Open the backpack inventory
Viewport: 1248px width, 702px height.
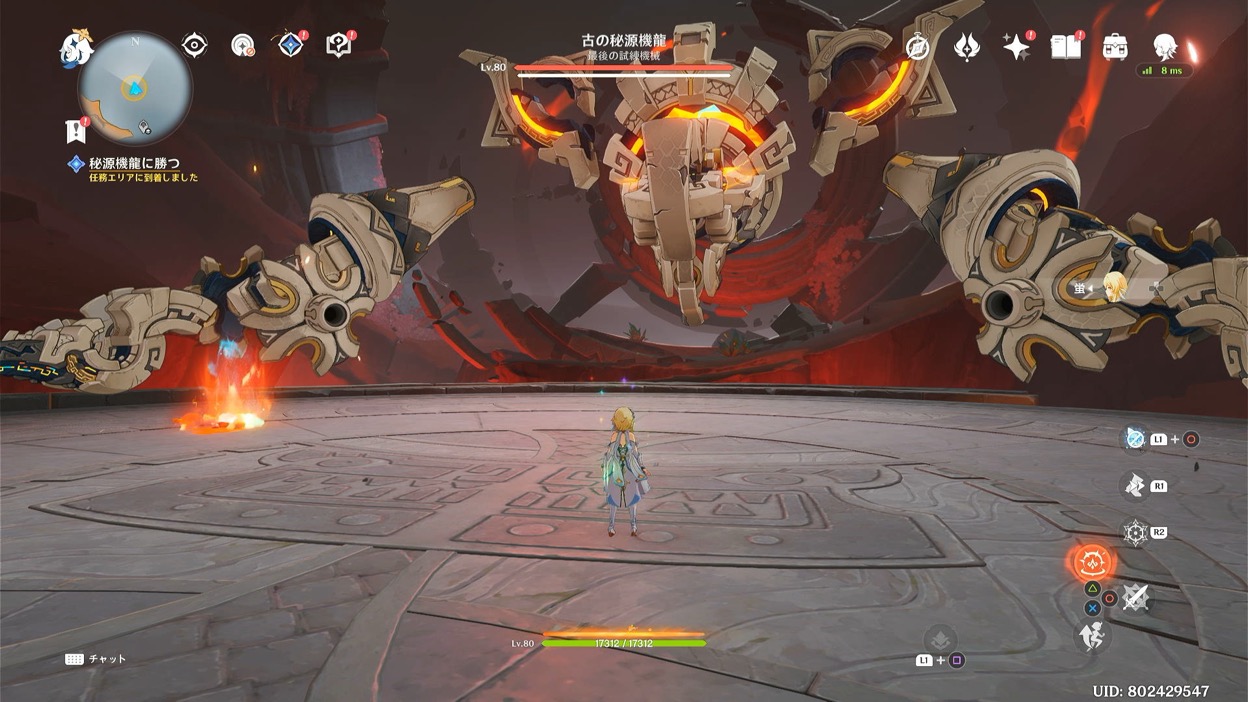click(x=1115, y=46)
